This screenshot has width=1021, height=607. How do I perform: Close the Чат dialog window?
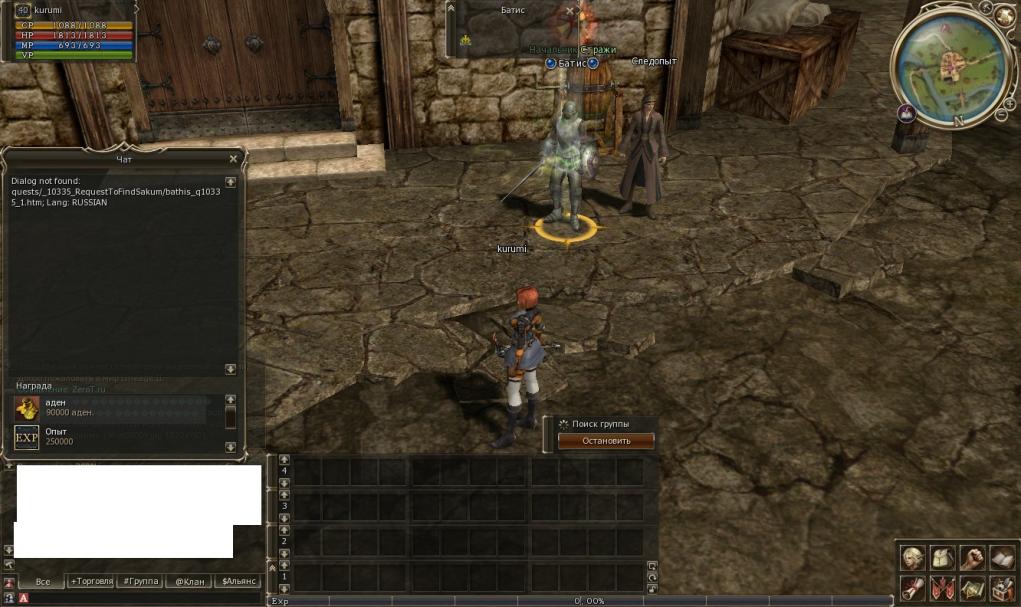pos(233,159)
